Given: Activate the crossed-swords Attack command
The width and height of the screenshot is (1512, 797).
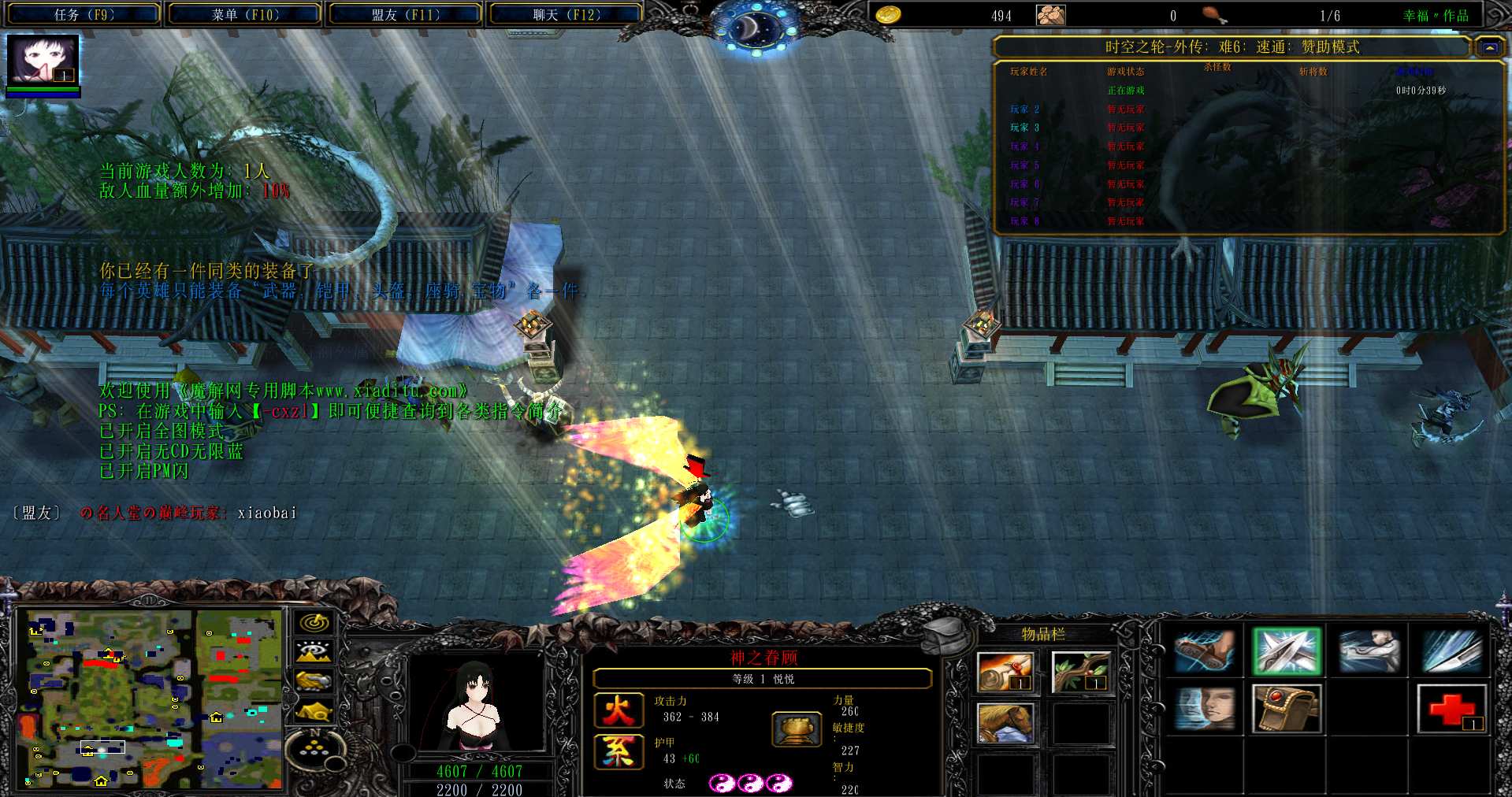Looking at the screenshot, I should [x=1286, y=652].
